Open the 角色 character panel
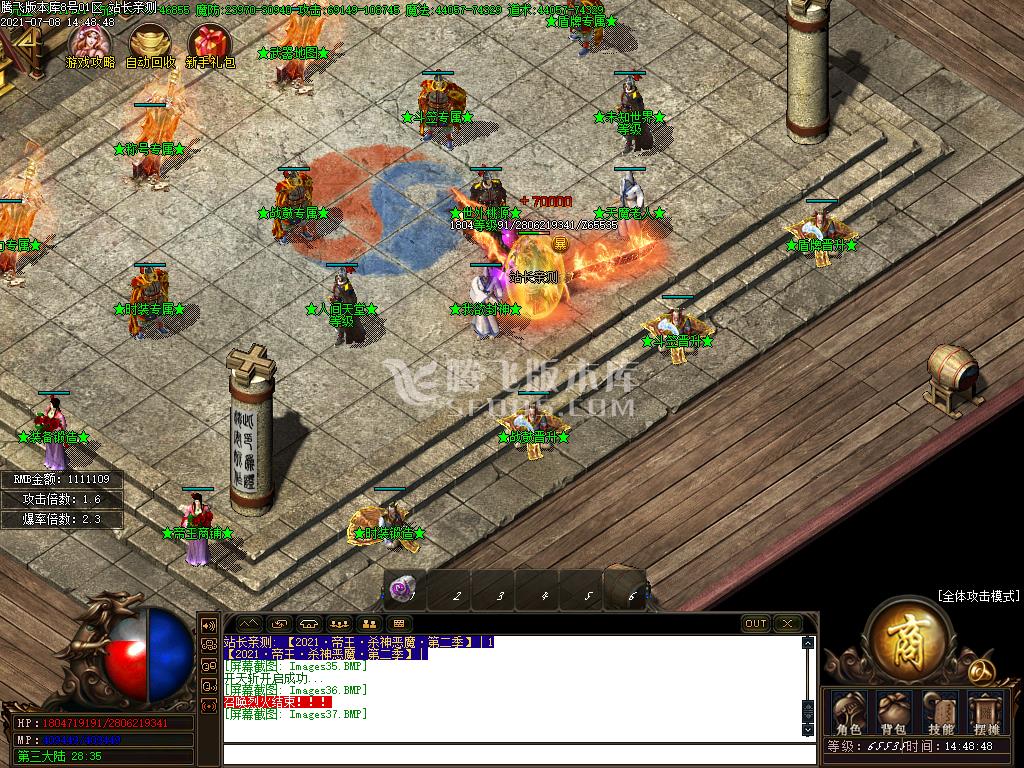The image size is (1024, 768). point(848,712)
